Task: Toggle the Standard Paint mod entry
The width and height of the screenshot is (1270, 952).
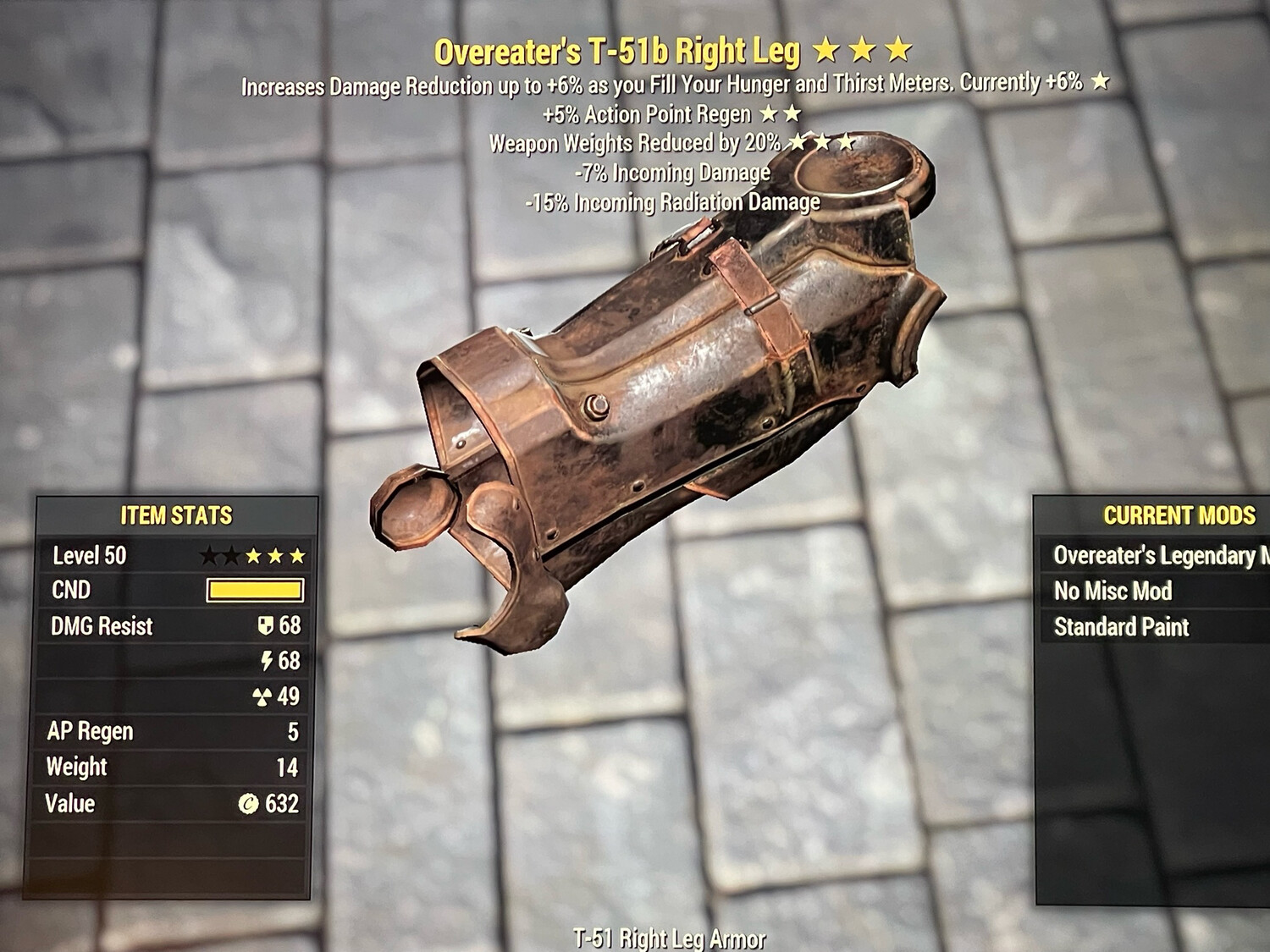Action: 1120,627
